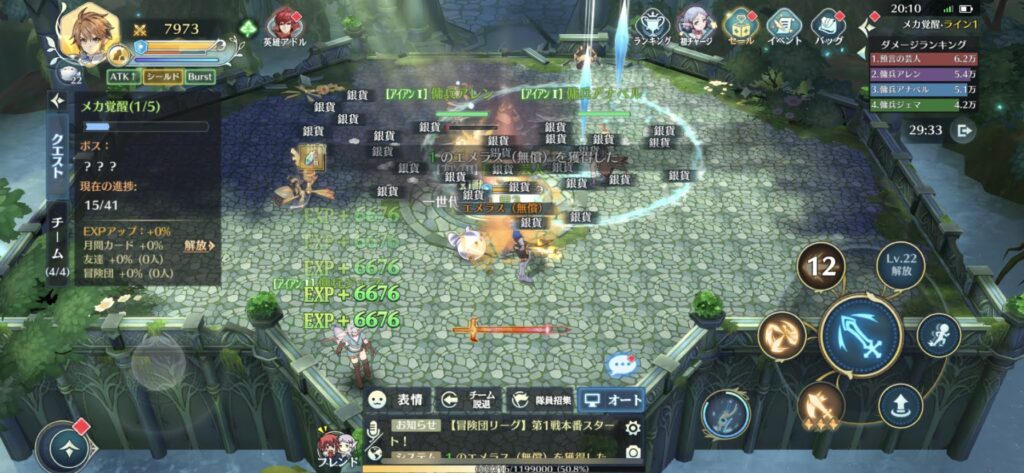Image resolution: width=1024 pixels, height=473 pixels.
Task: Open the 表情 emote menu
Action: pos(397,399)
